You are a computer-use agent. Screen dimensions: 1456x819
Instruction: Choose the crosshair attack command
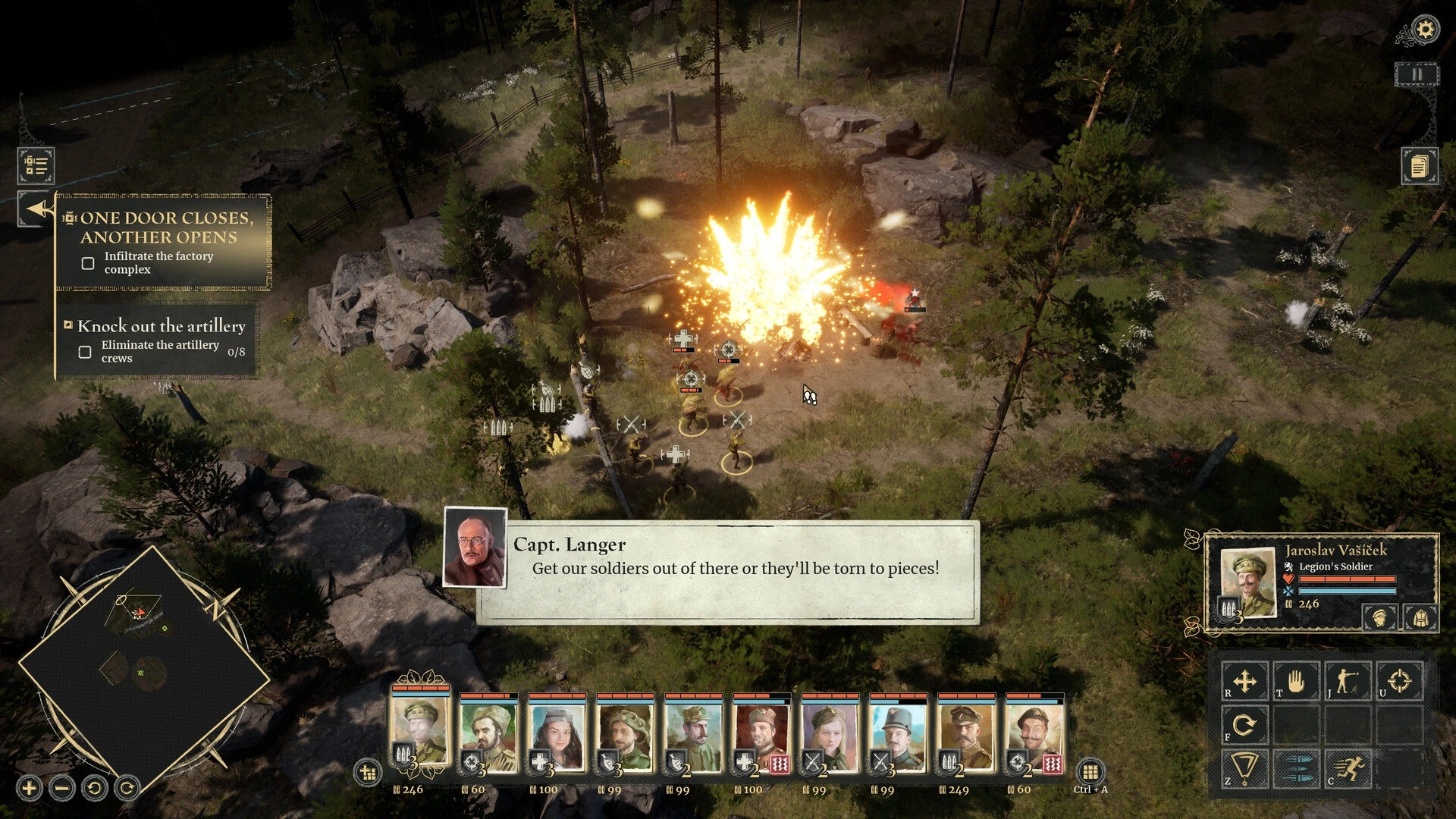click(x=1399, y=681)
